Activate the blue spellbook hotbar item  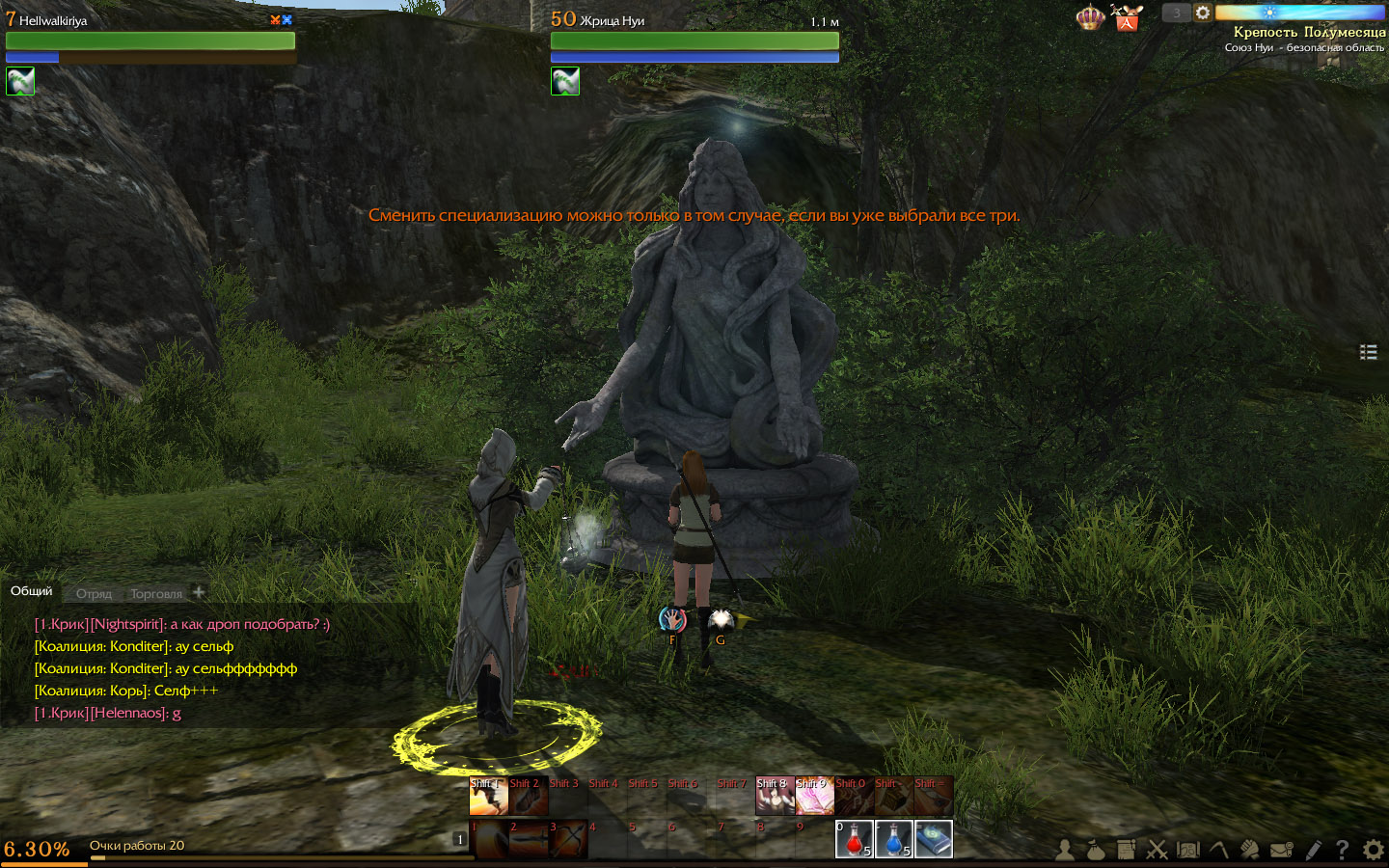pyautogui.click(x=933, y=839)
